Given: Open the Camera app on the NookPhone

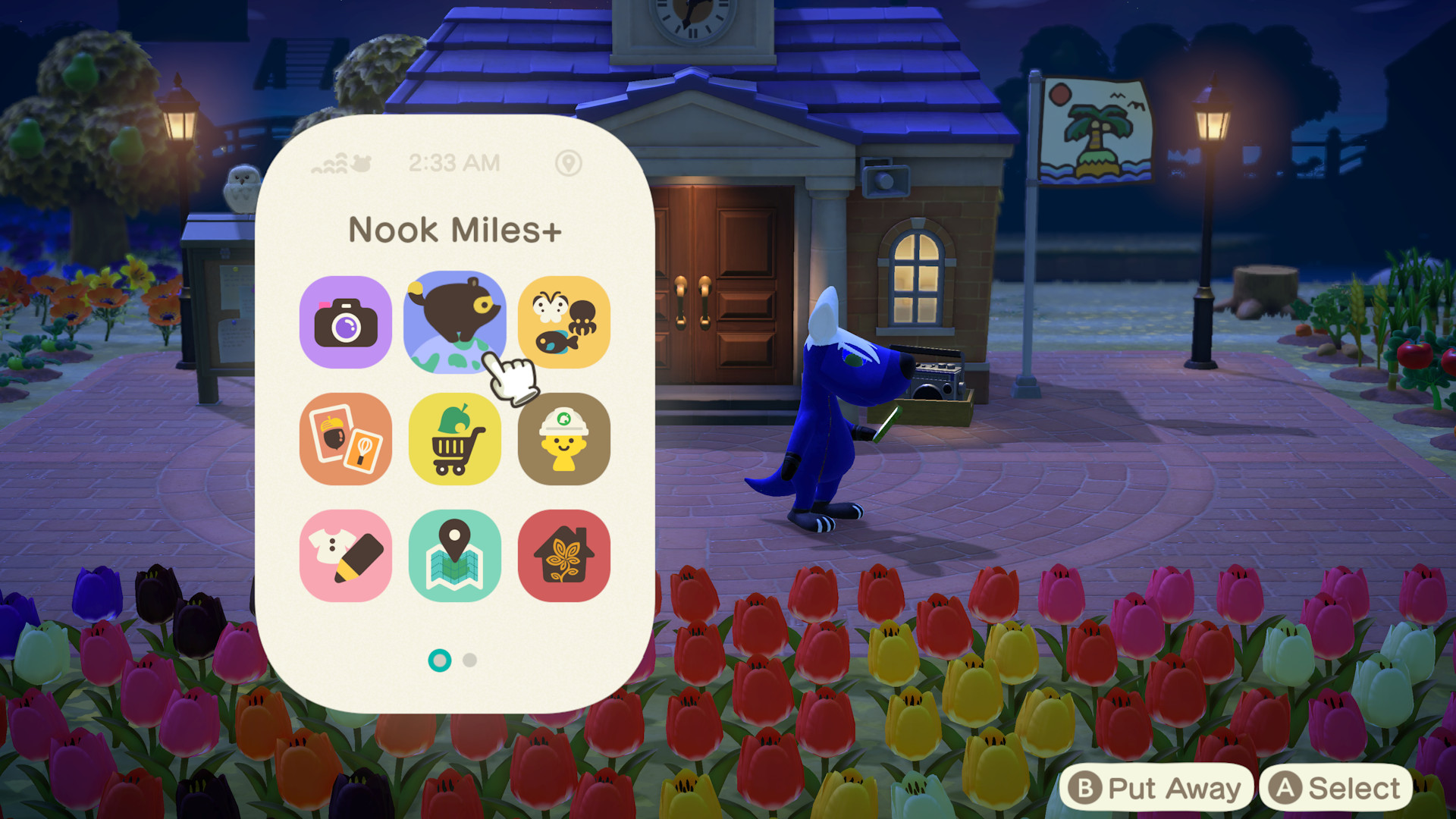Looking at the screenshot, I should [x=346, y=322].
